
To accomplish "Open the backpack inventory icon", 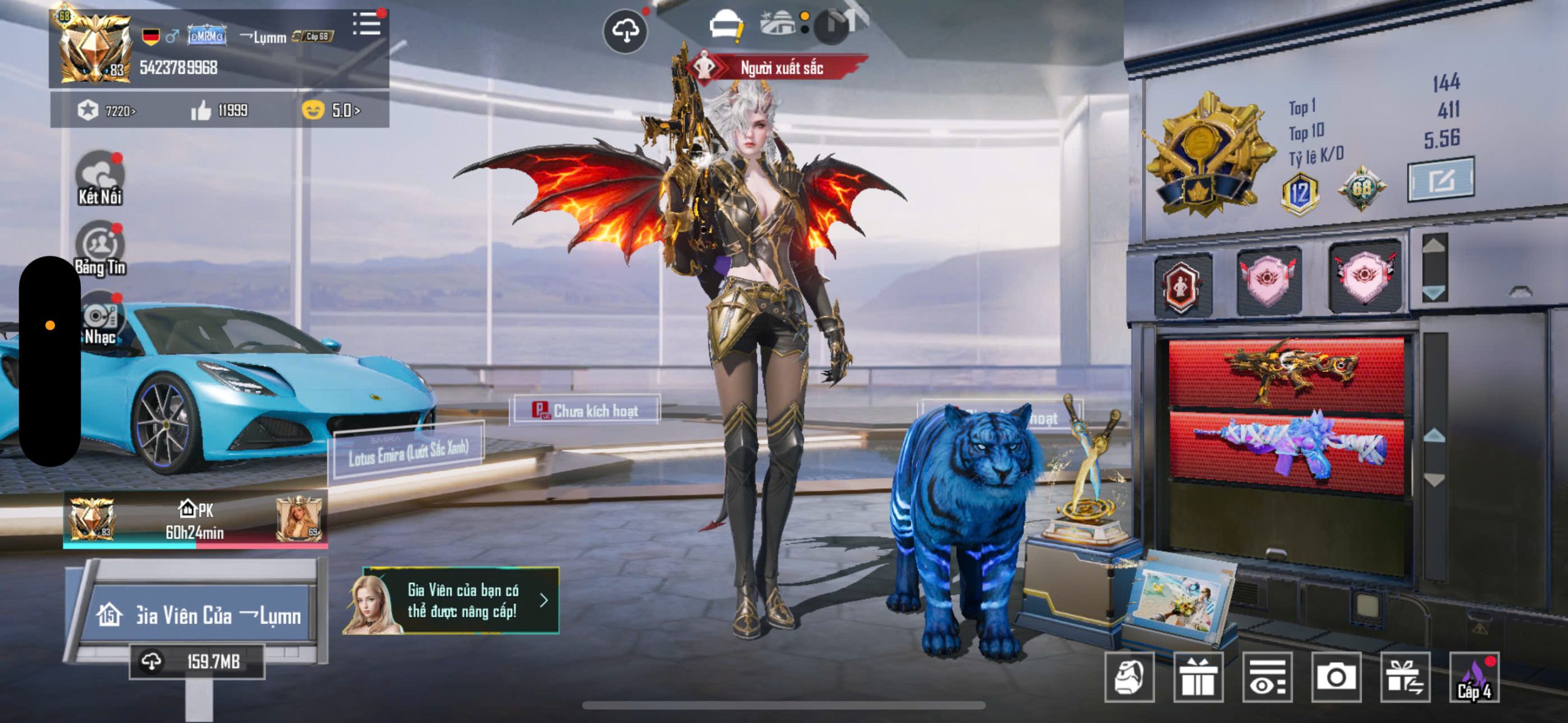I will click(1129, 677).
